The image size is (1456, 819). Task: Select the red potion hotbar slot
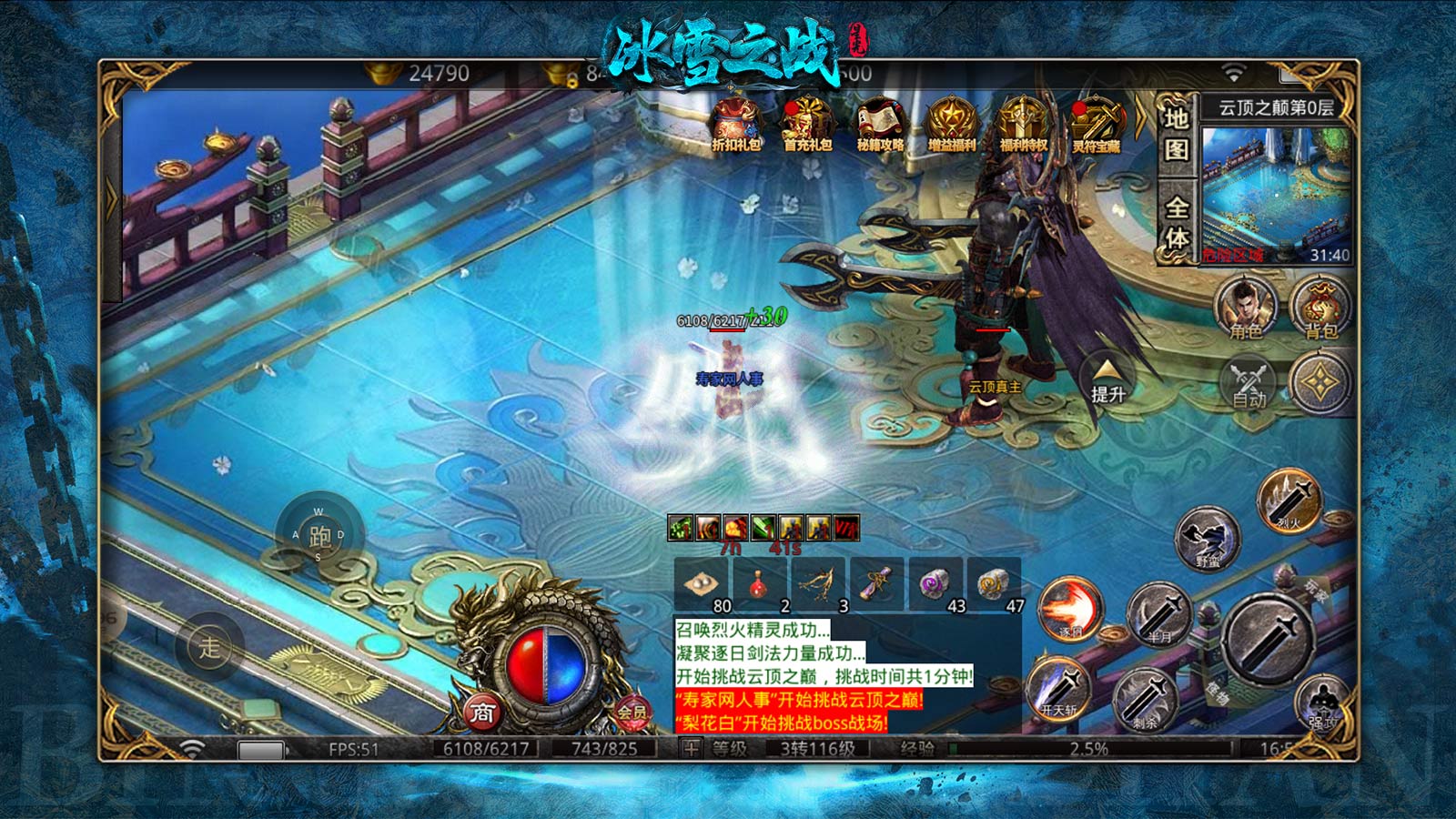pyautogui.click(x=758, y=583)
